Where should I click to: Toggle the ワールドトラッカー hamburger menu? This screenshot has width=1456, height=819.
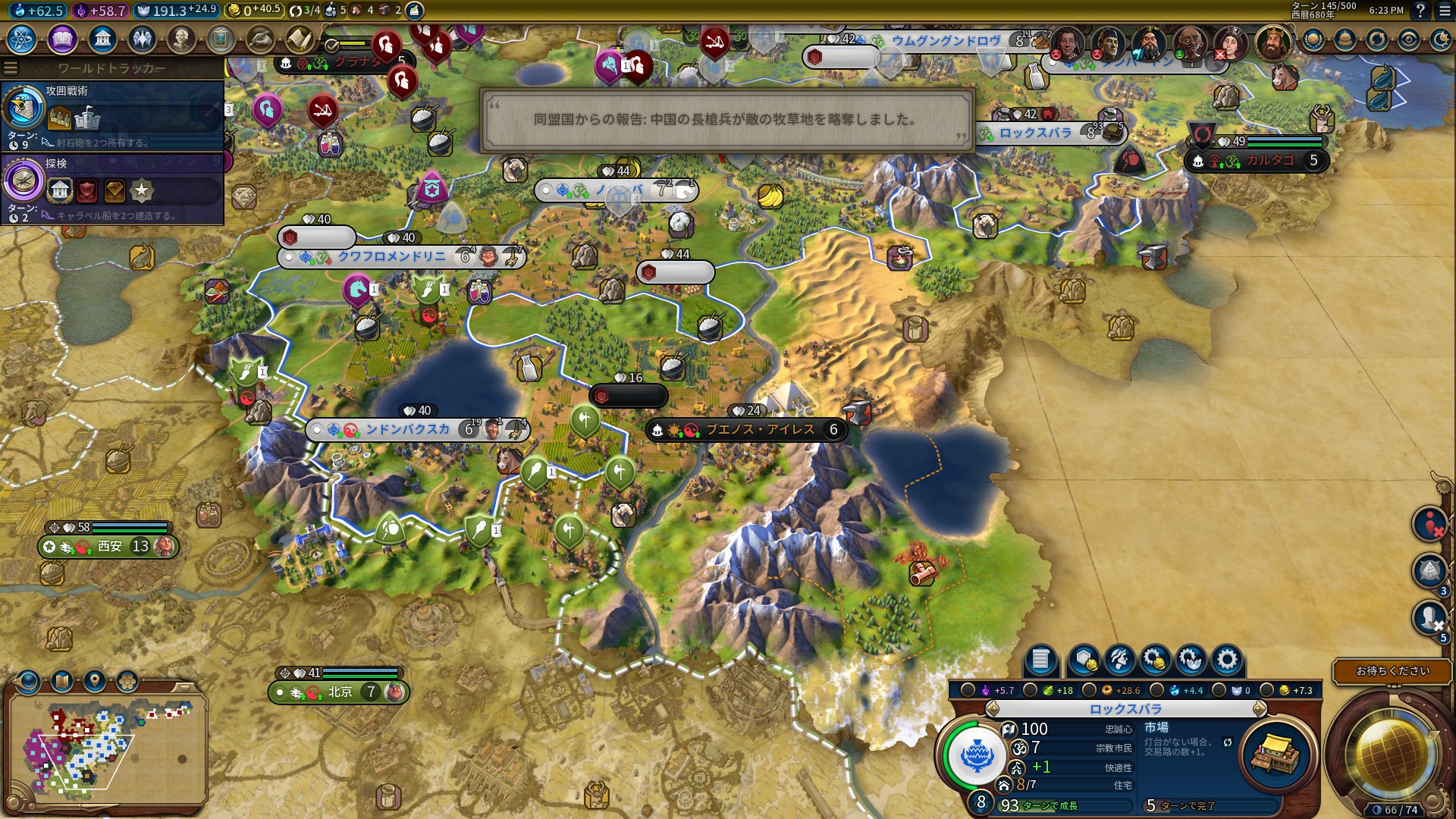[11, 68]
